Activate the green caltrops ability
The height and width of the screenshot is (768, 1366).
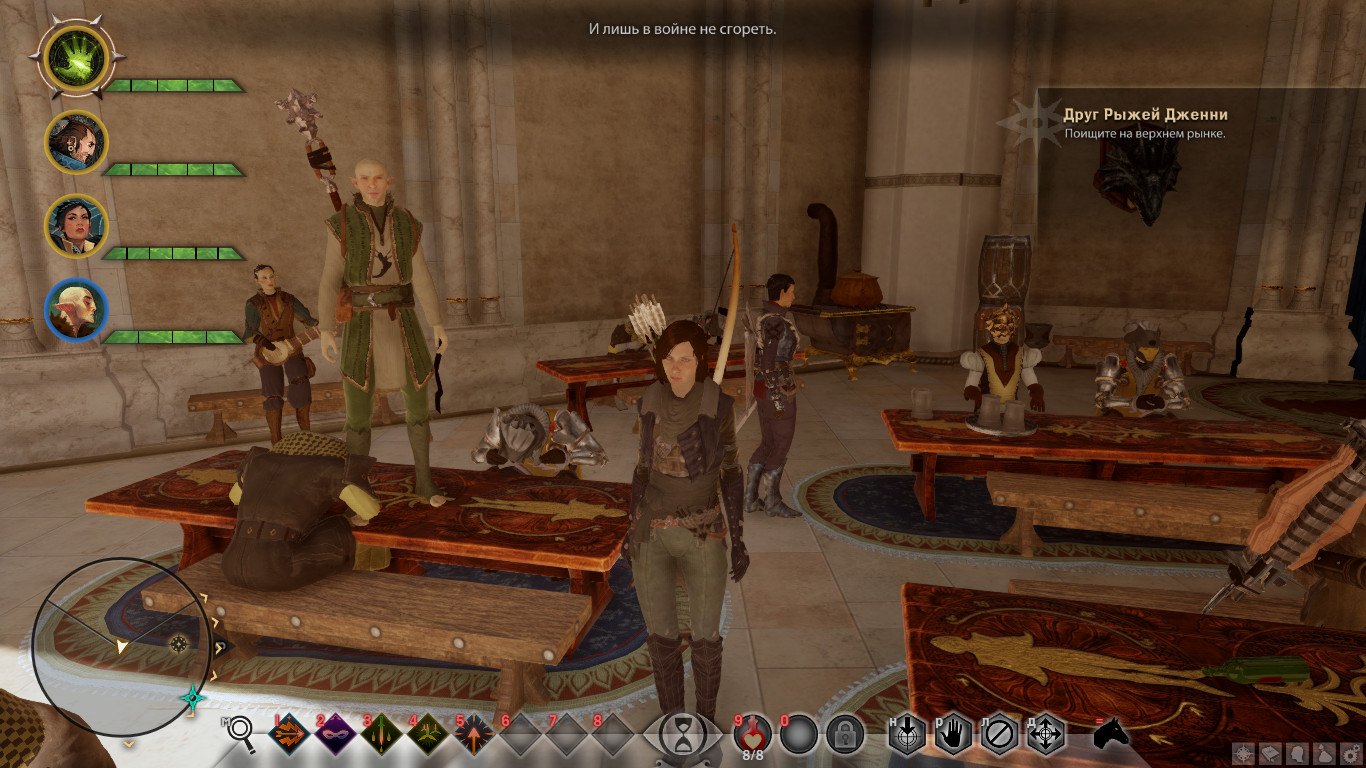pos(428,735)
